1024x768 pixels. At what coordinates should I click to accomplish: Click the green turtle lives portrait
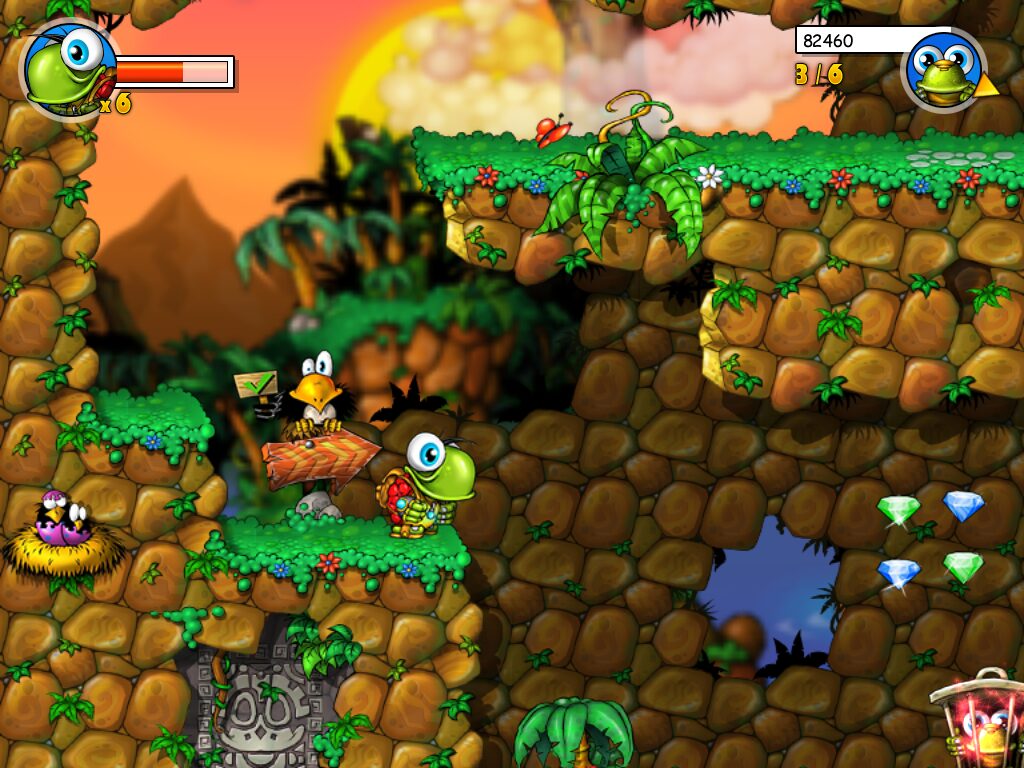pyautogui.click(x=68, y=68)
